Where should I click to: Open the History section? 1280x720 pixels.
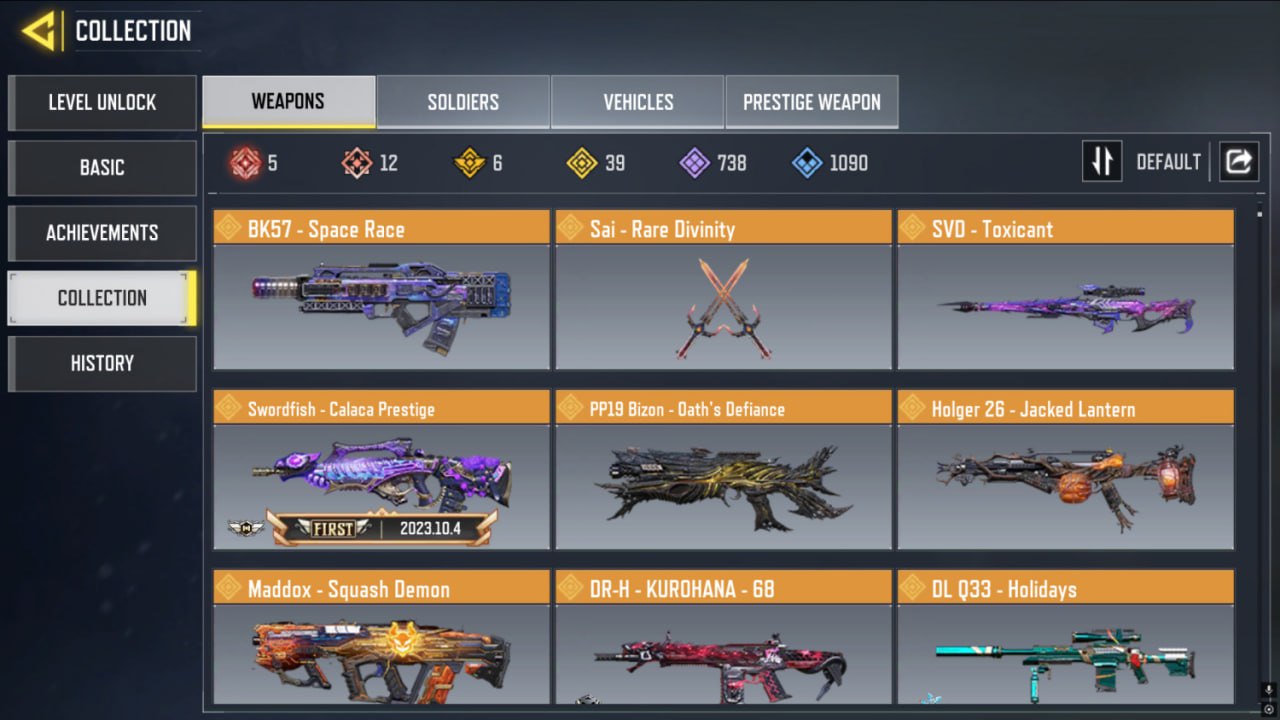click(x=102, y=363)
